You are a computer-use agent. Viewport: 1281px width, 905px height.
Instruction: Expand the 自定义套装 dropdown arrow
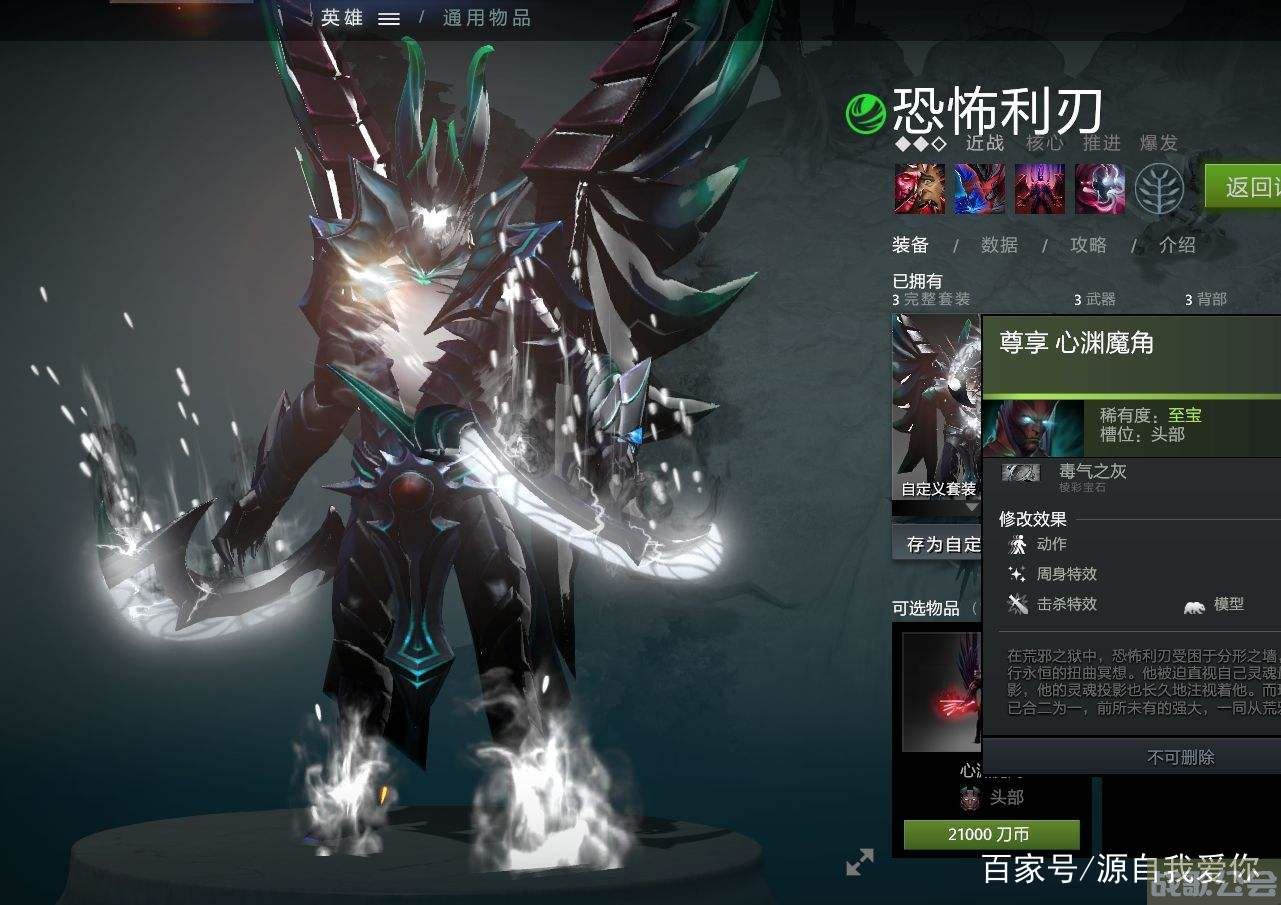[970, 507]
